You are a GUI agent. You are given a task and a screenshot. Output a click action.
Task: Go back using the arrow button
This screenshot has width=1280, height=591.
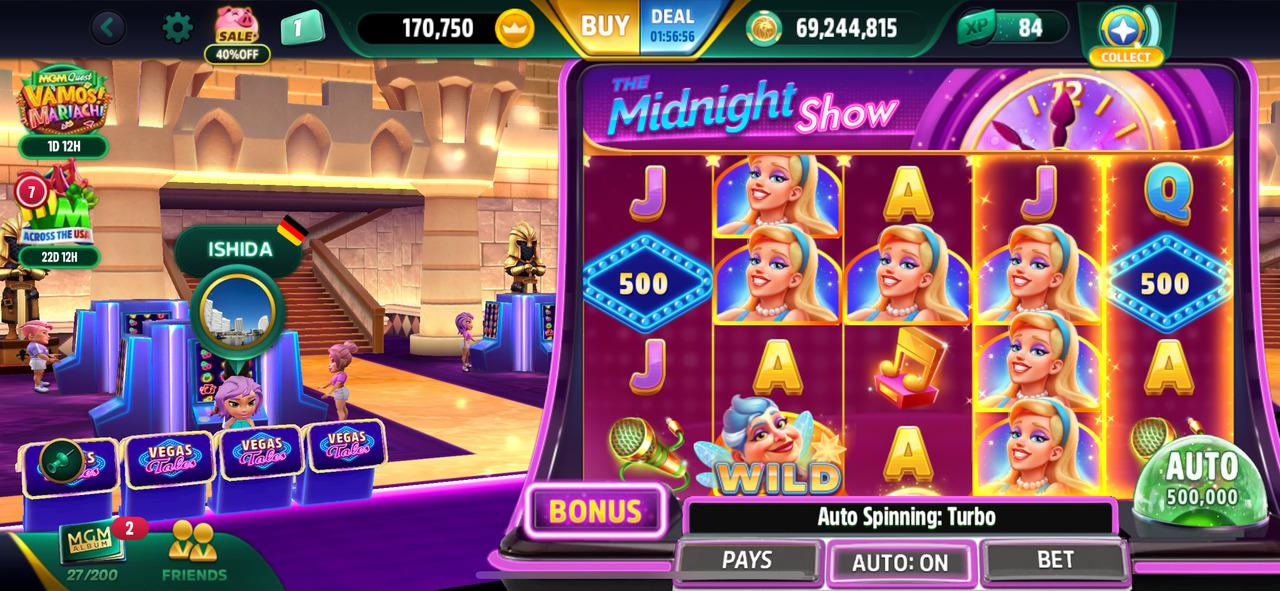(x=108, y=27)
